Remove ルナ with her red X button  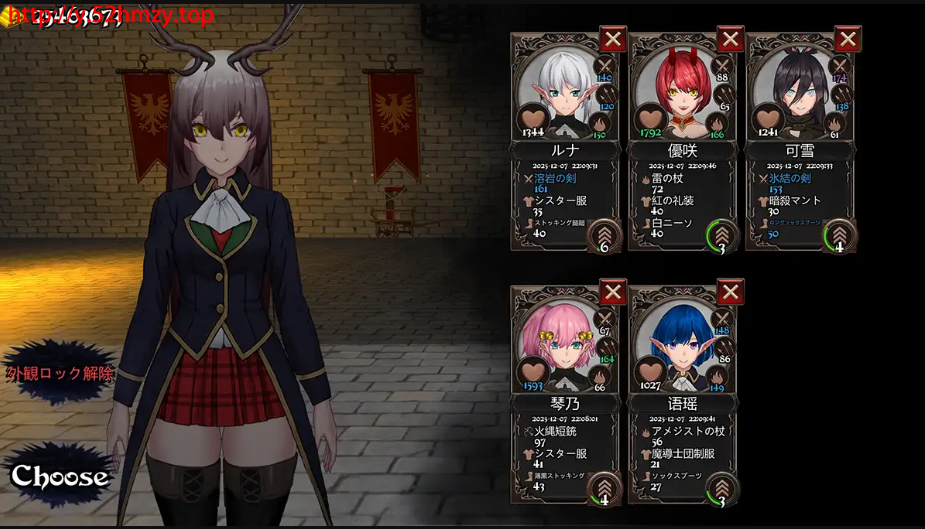point(613,39)
